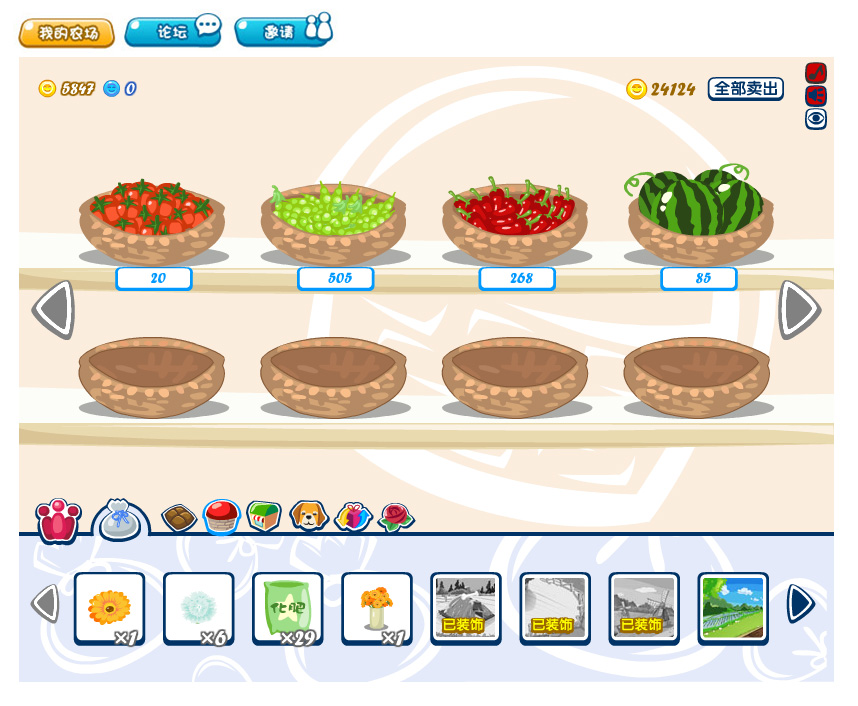
Task: Click the 邀请 invite friends button
Action: click(283, 31)
